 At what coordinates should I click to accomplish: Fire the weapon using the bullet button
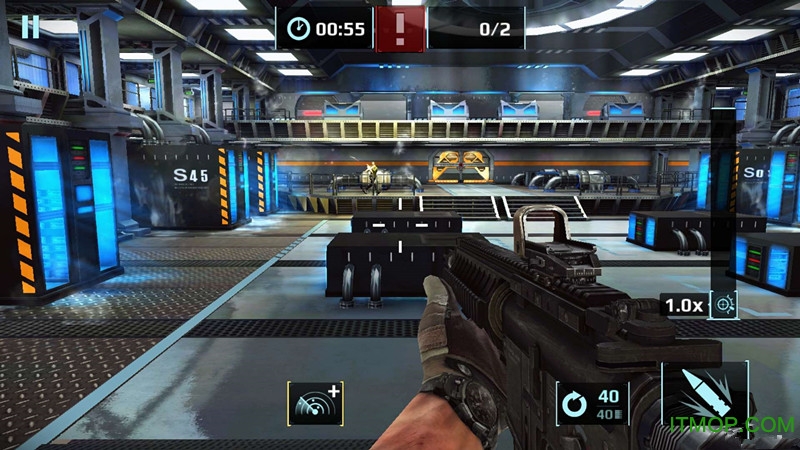click(704, 400)
